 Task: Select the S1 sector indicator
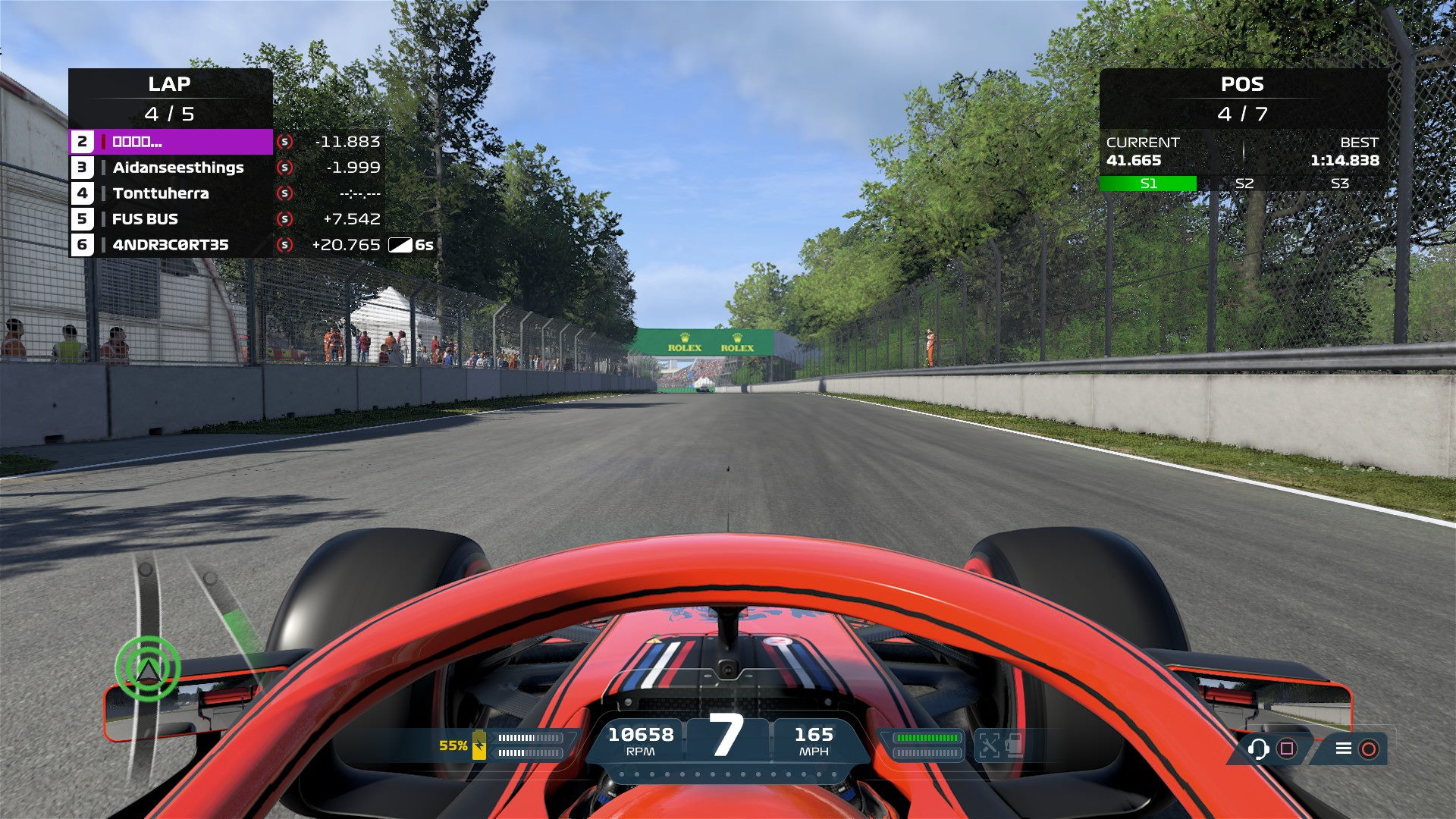pyautogui.click(x=1148, y=184)
